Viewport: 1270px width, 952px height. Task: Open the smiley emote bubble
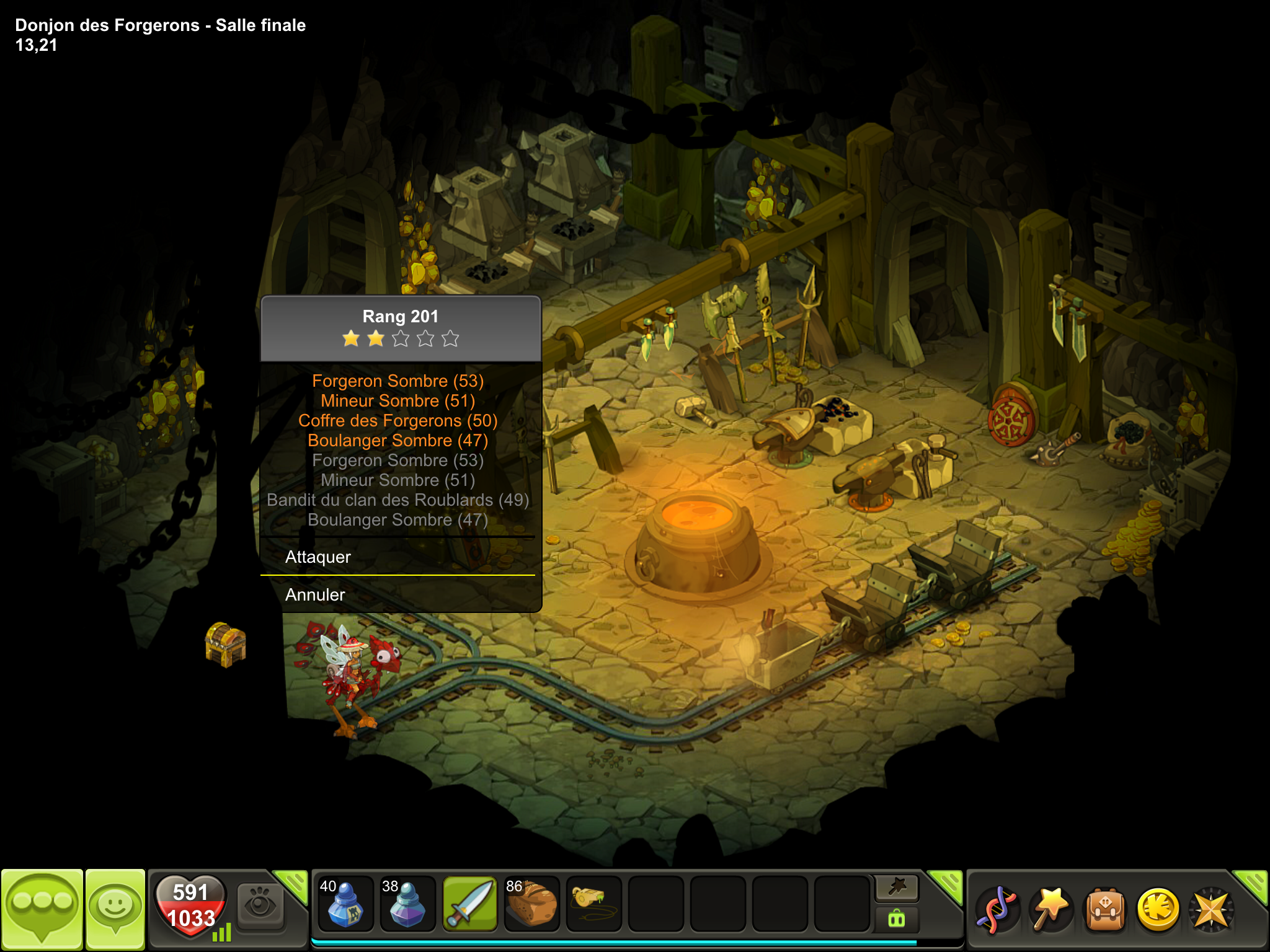(x=115, y=909)
